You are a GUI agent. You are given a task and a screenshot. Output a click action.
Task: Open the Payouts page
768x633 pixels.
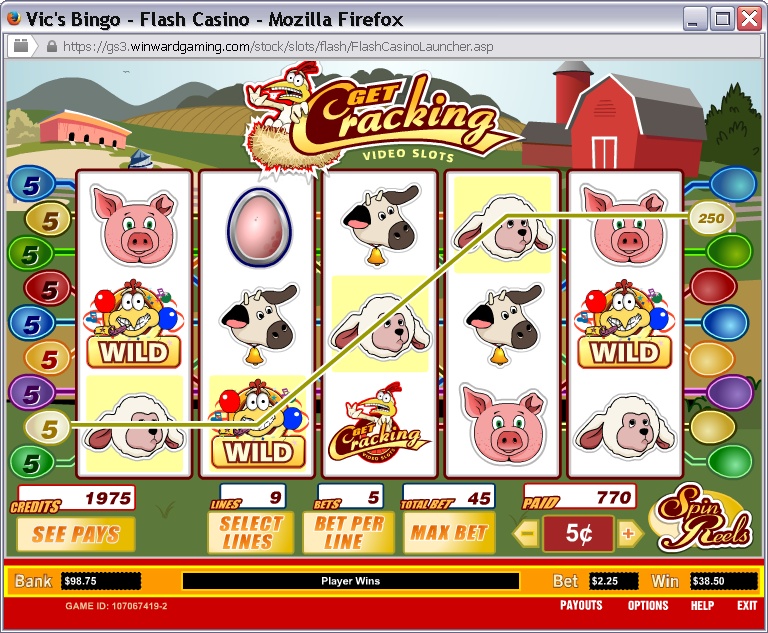click(x=581, y=606)
